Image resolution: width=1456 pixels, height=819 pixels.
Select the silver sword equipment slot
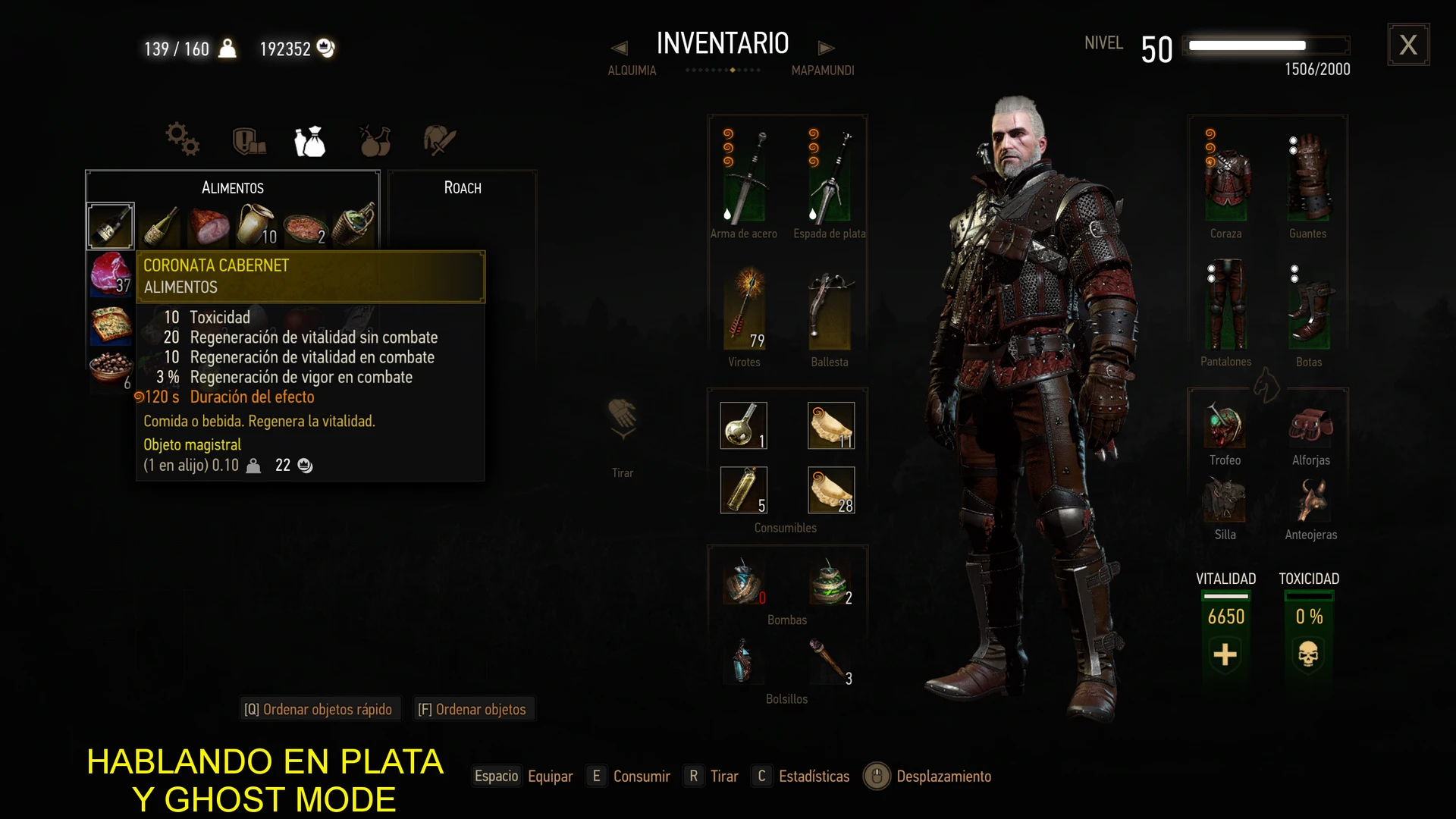(830, 177)
